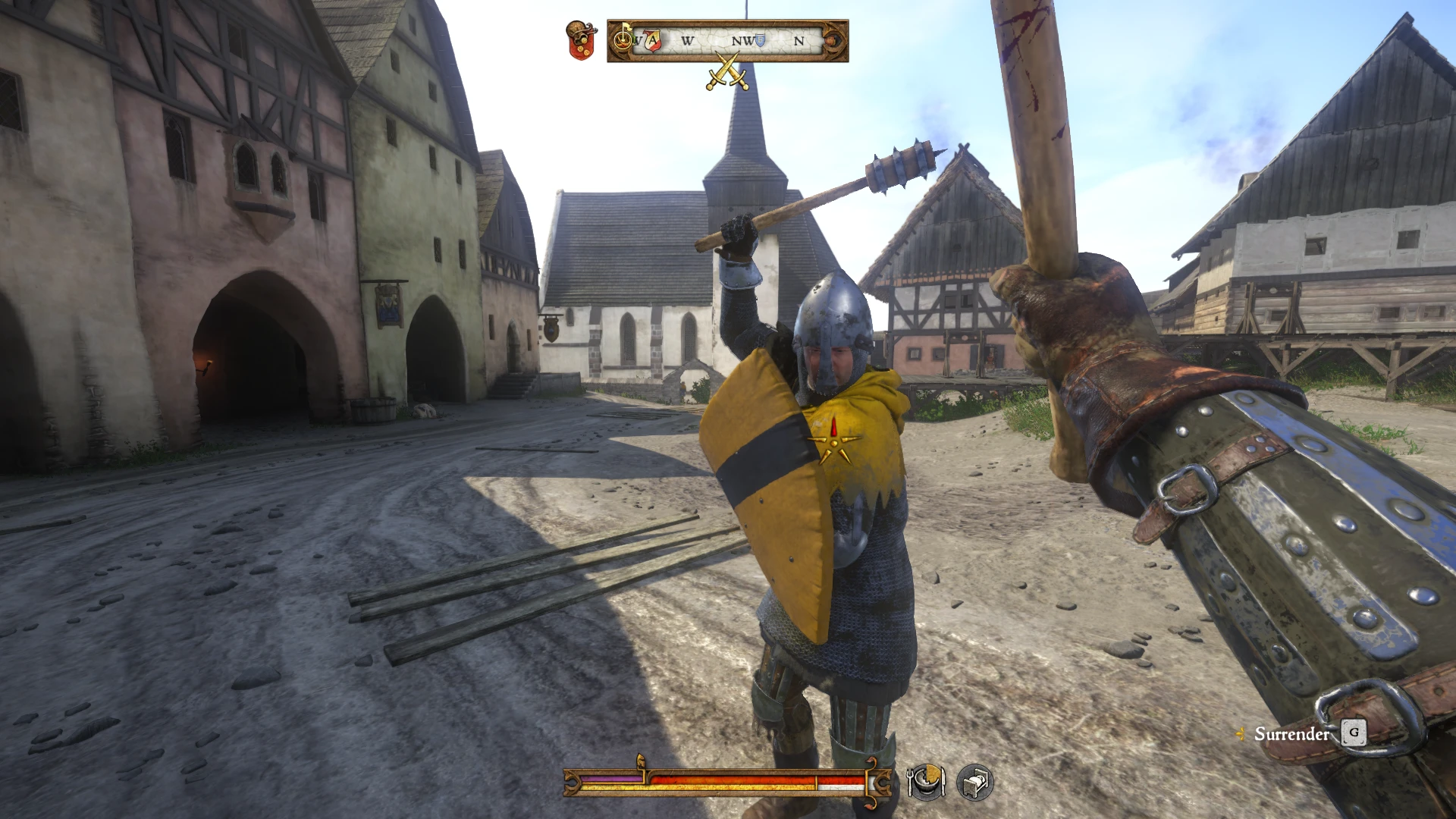Click the red-and-gold 'A' shield marker on the compass
The width and height of the screenshot is (1456, 819).
(x=653, y=39)
